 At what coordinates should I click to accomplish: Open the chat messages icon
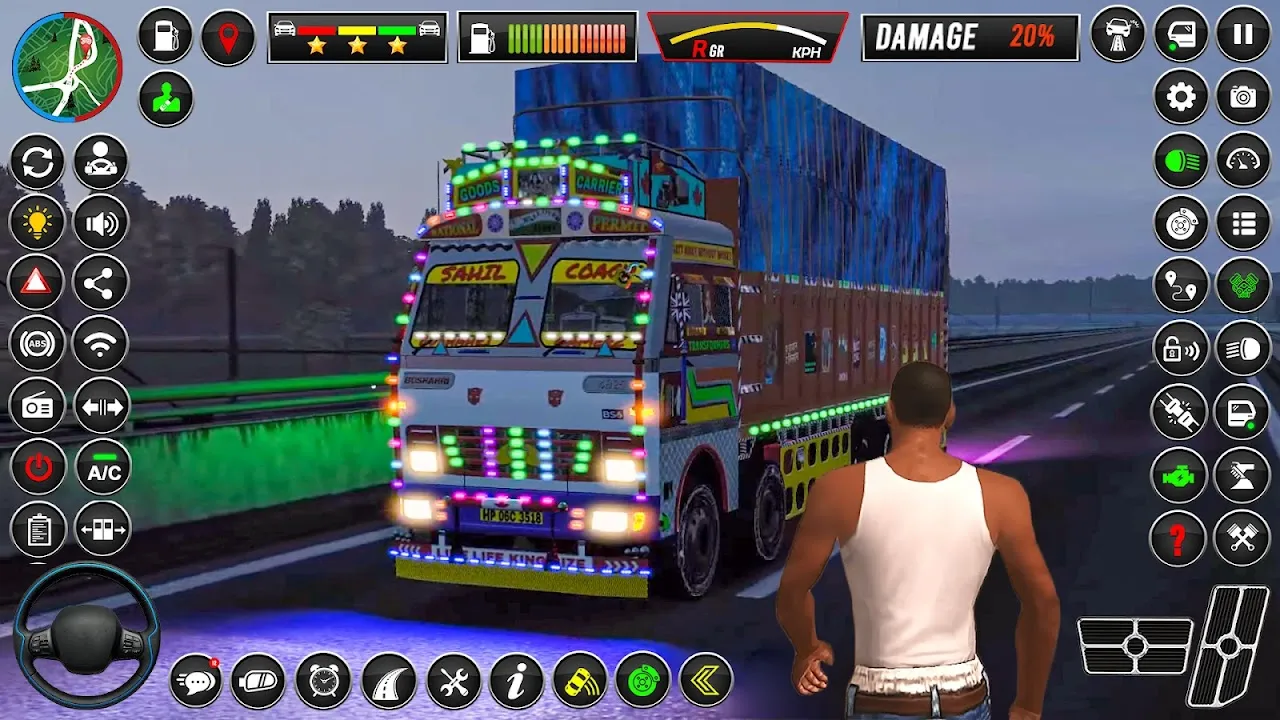click(197, 682)
